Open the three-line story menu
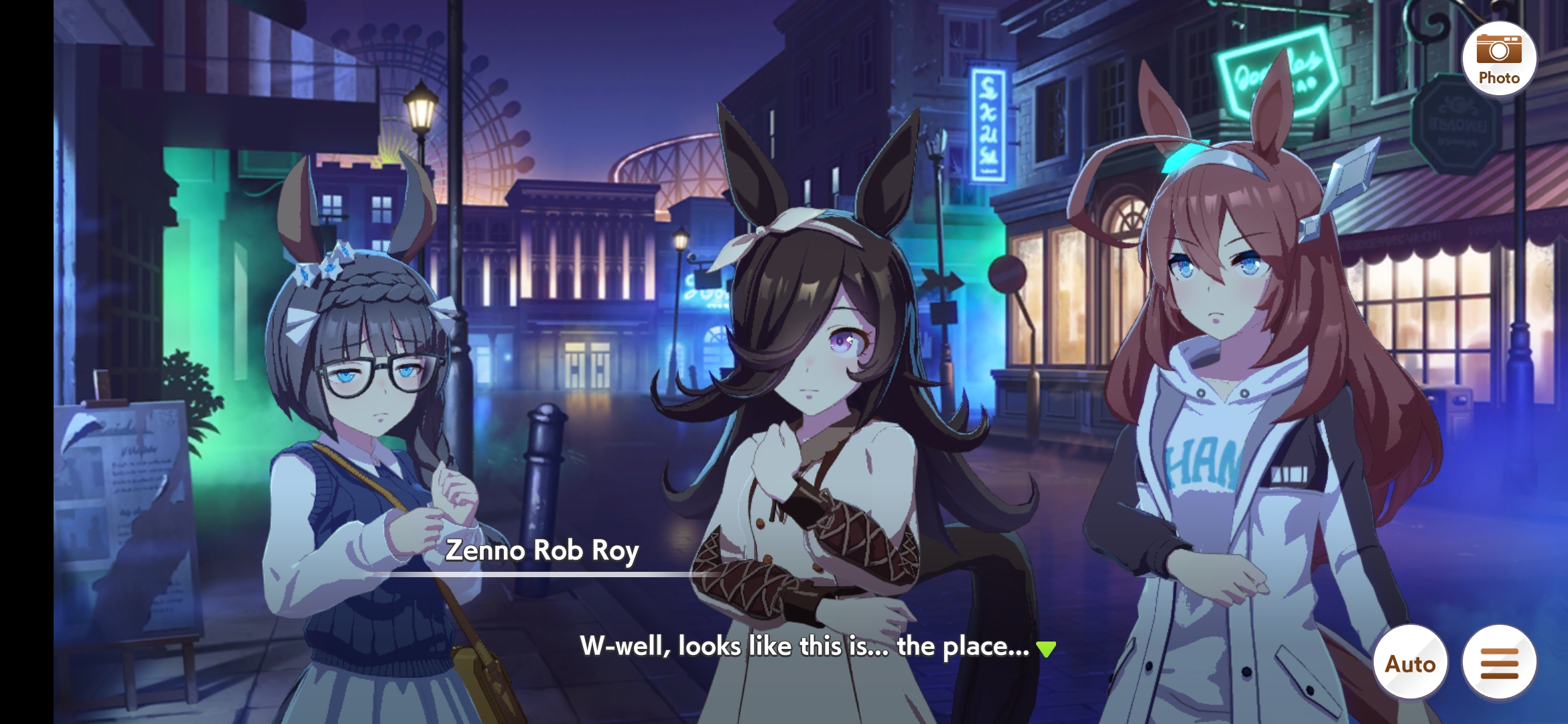1568x724 pixels. [1499, 663]
